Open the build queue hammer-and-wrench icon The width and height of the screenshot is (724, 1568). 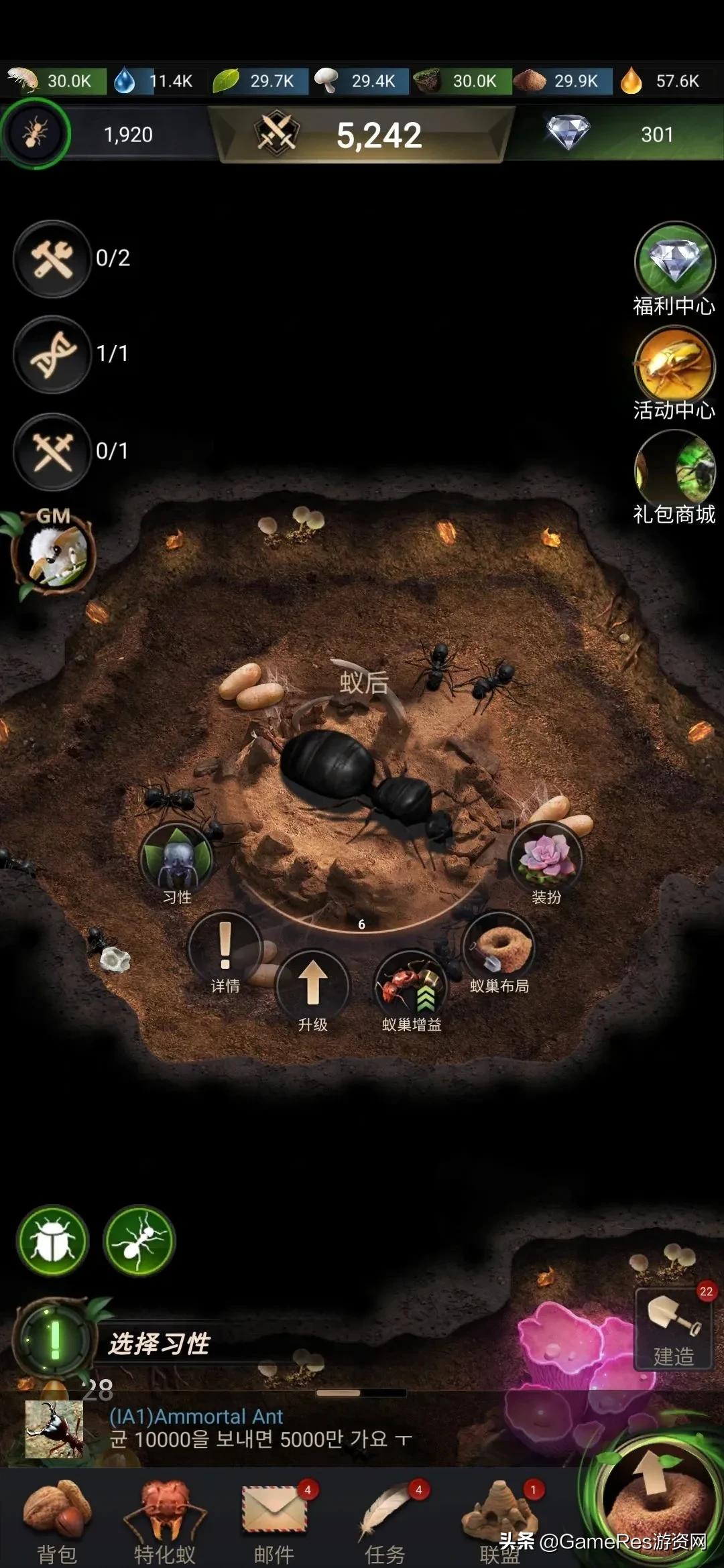coord(53,259)
